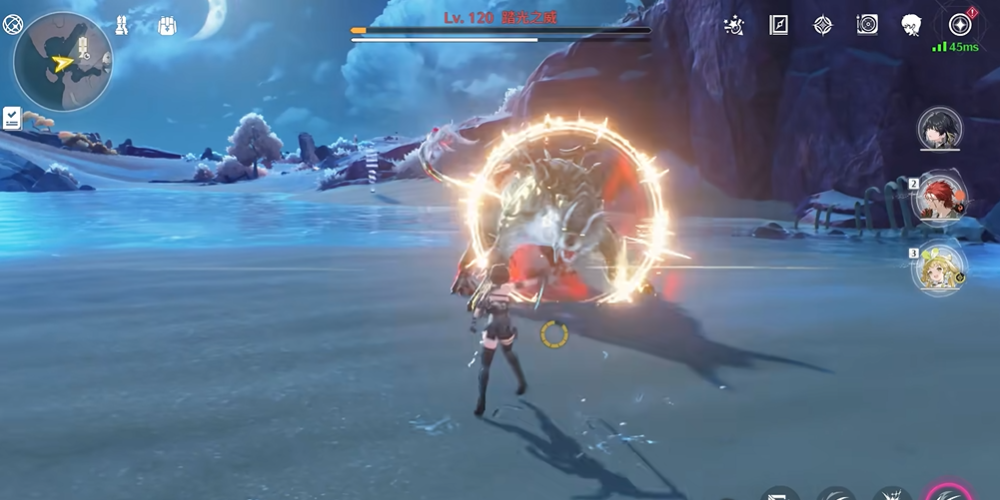1000x500 pixels.
Task: Switch to the blonde character in slot 3
Action: click(939, 267)
